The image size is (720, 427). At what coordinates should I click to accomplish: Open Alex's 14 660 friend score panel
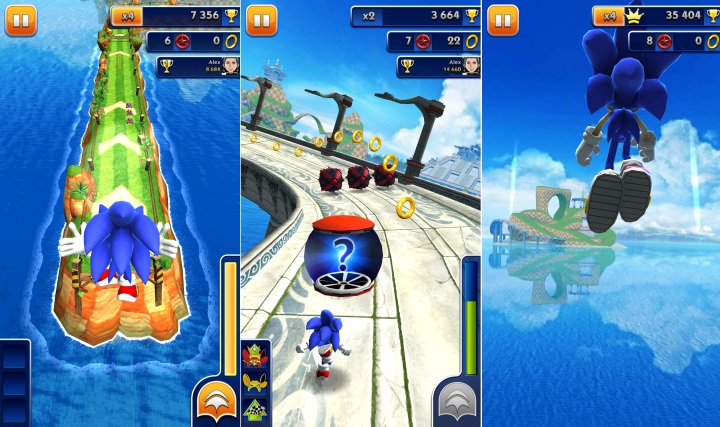tap(438, 66)
